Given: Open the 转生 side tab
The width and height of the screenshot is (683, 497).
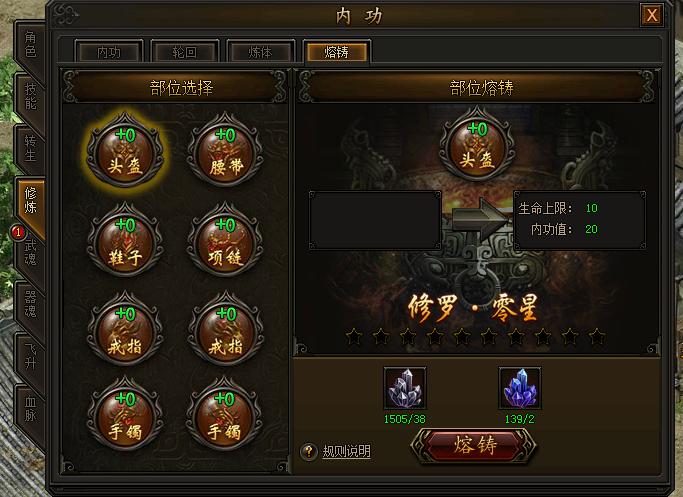Looking at the screenshot, I should click(30, 148).
